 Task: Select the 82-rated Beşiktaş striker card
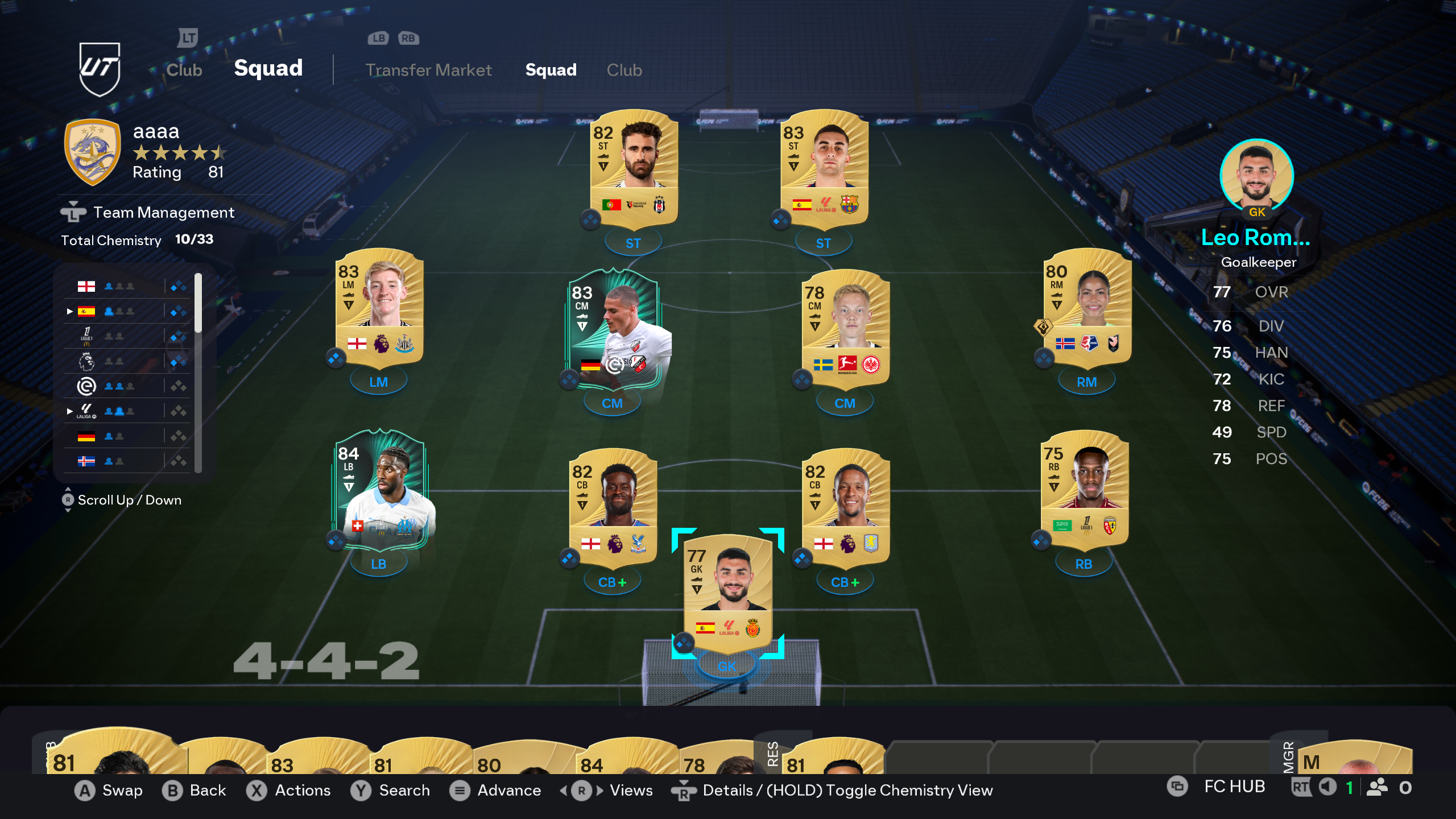(x=634, y=168)
